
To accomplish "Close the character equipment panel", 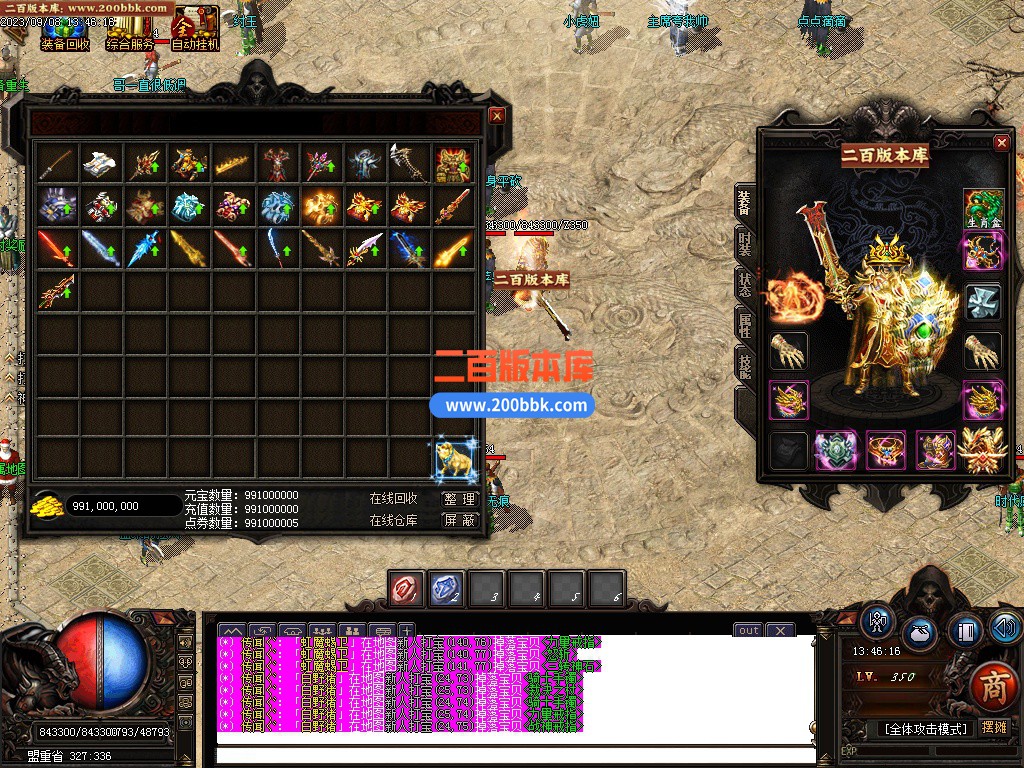I will coord(1001,143).
